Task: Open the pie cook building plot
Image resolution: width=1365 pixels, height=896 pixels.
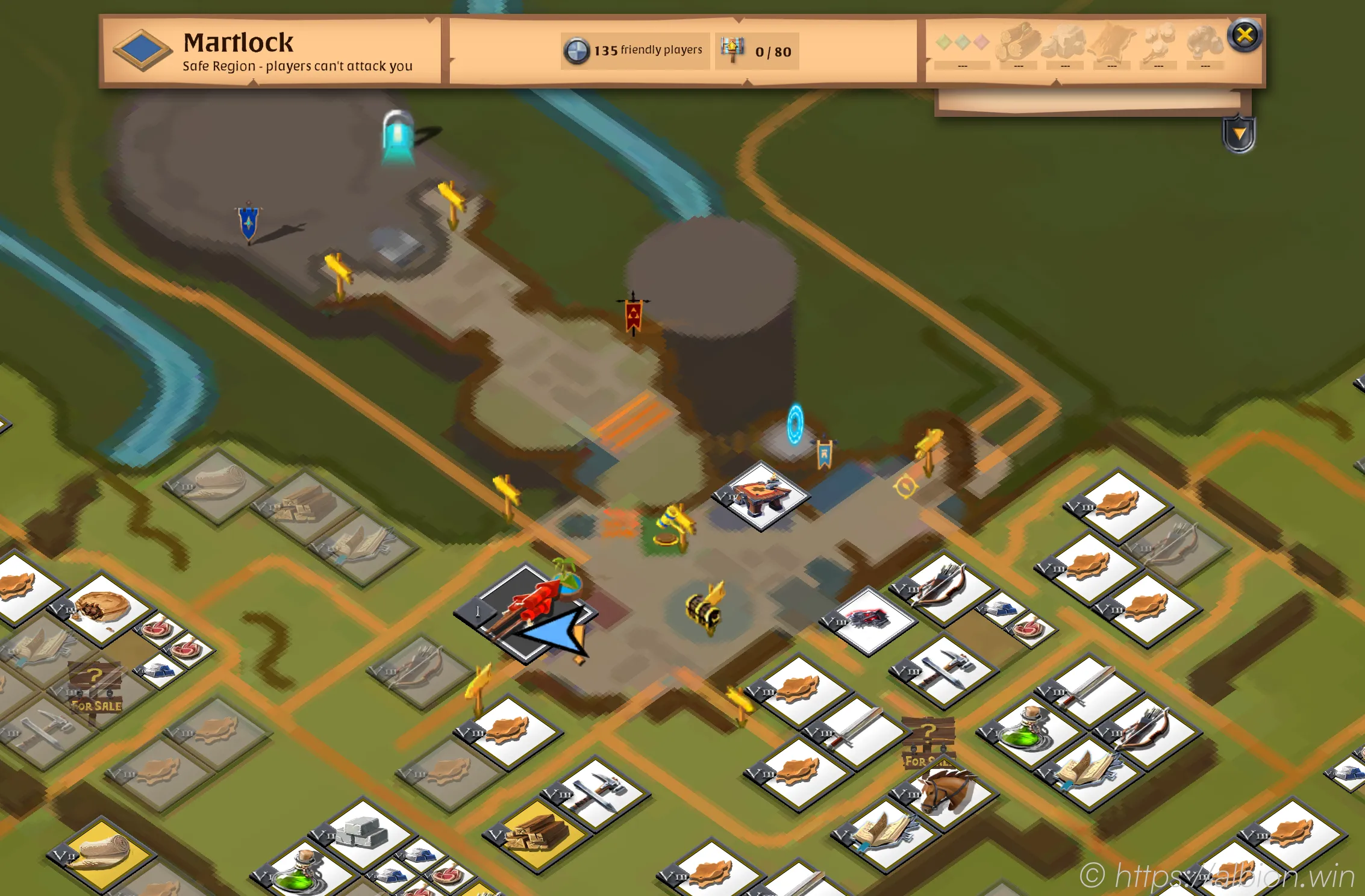Action: (x=106, y=607)
